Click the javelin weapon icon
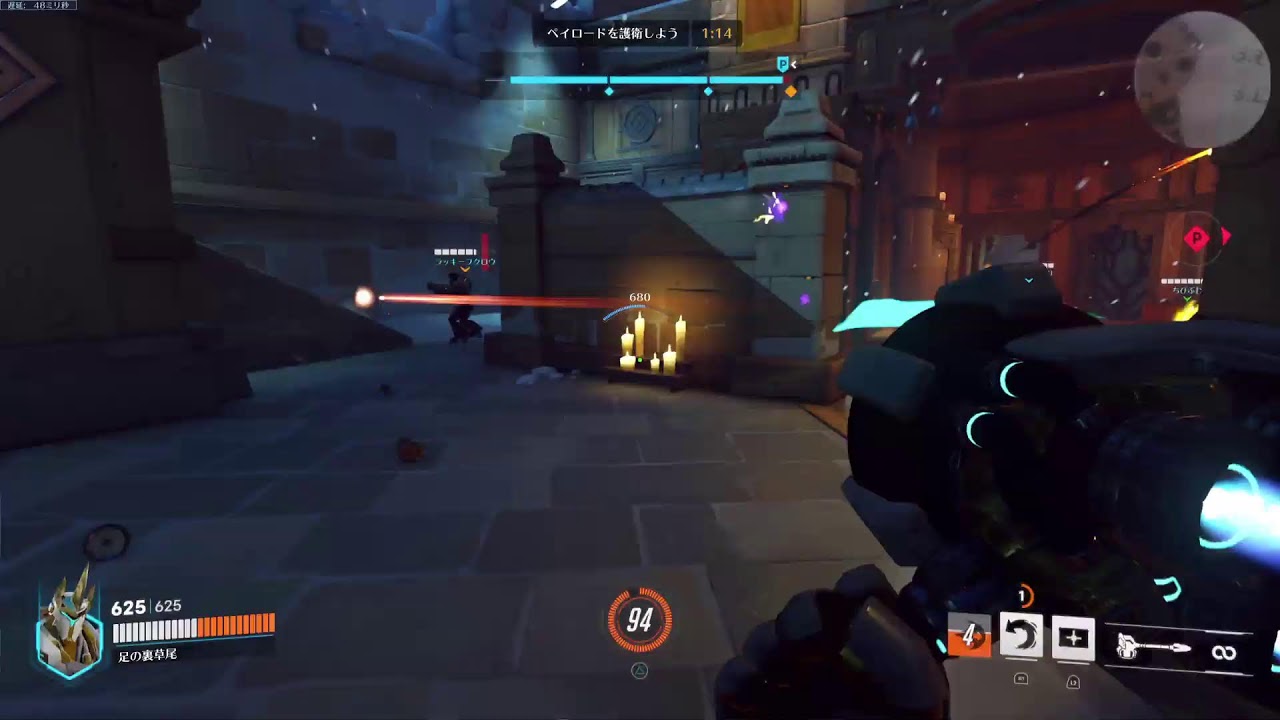 click(x=1152, y=650)
